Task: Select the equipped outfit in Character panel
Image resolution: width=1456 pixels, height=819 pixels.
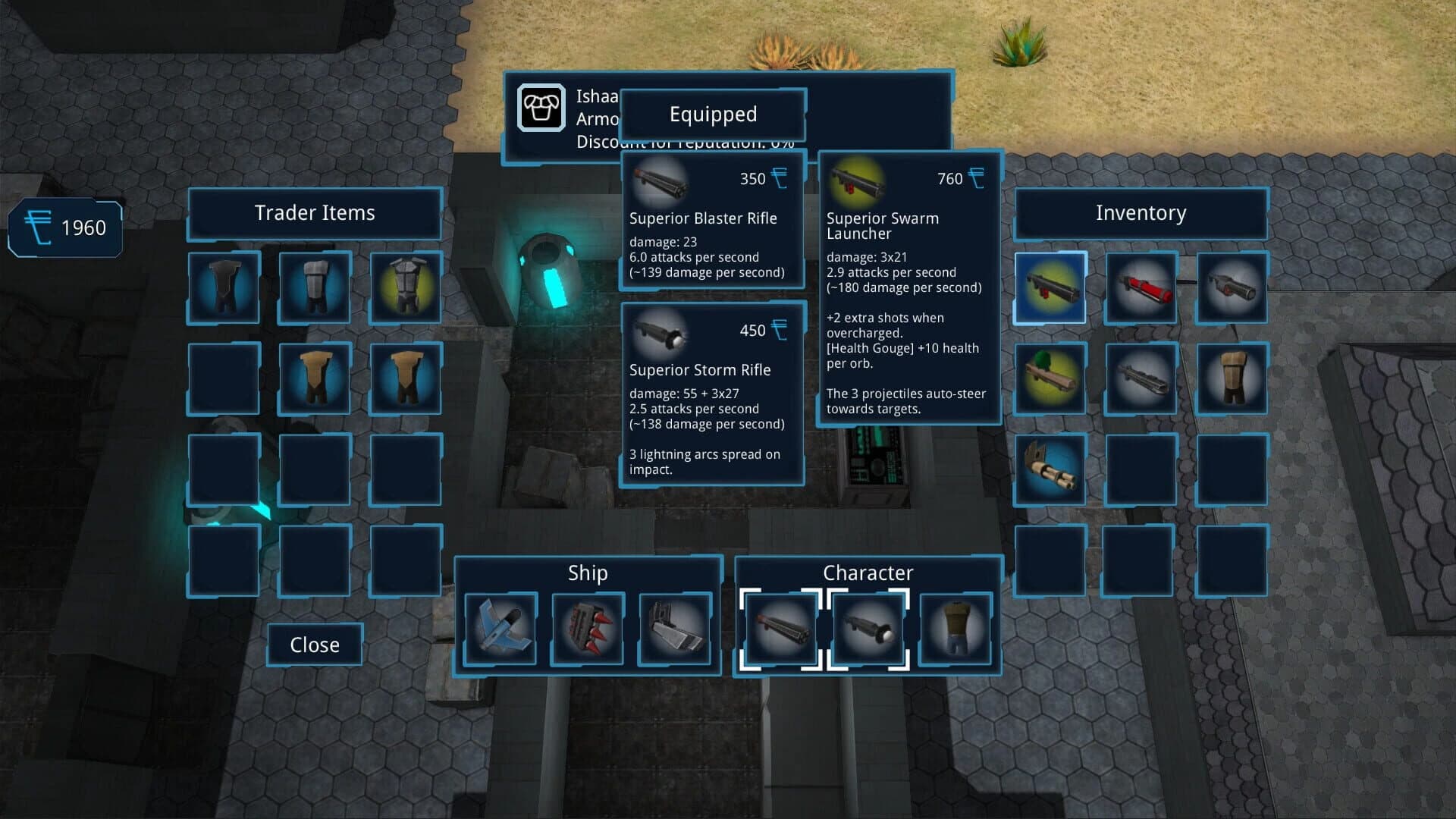Action: click(955, 628)
